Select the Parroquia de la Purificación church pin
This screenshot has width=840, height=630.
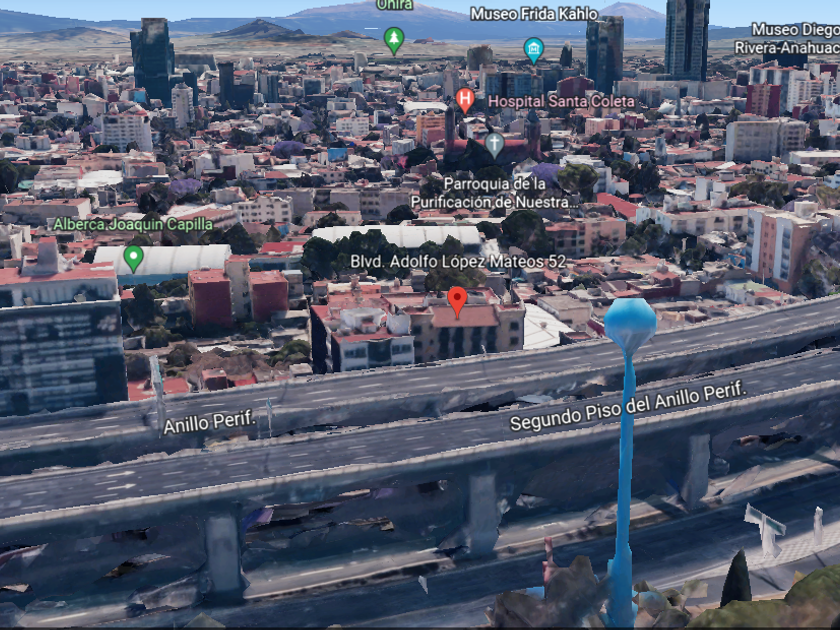tap(494, 144)
